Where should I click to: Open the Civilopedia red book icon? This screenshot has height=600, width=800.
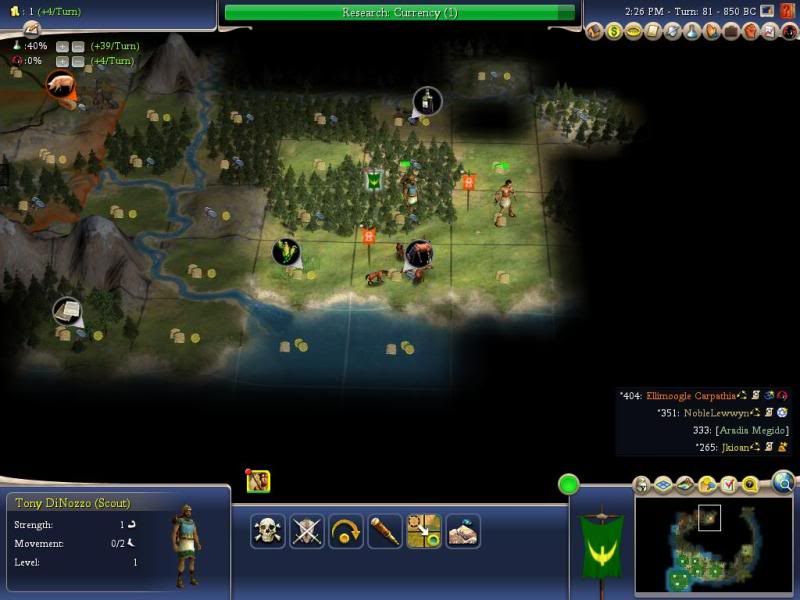787,11
